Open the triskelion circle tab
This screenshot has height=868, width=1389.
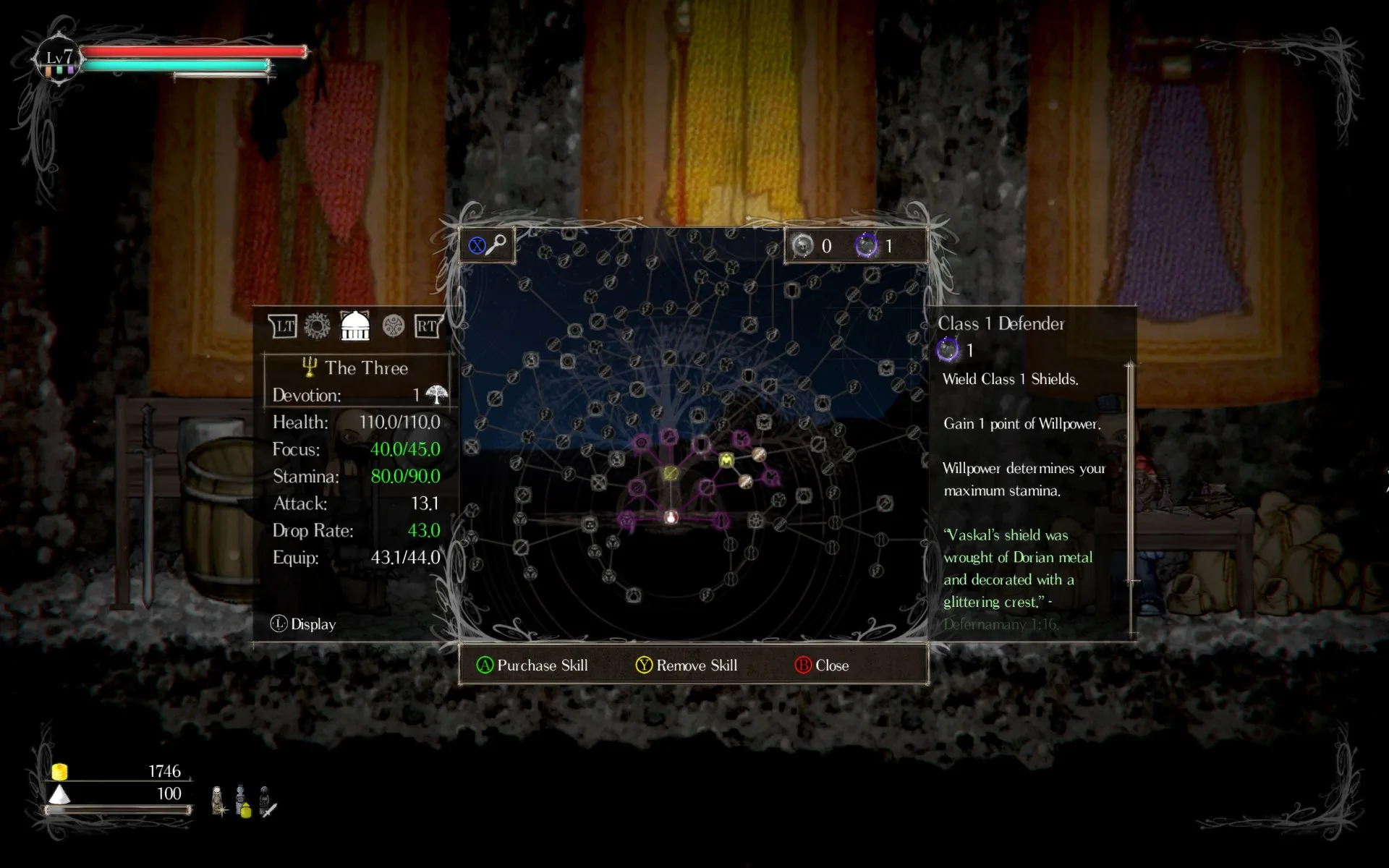tap(394, 326)
